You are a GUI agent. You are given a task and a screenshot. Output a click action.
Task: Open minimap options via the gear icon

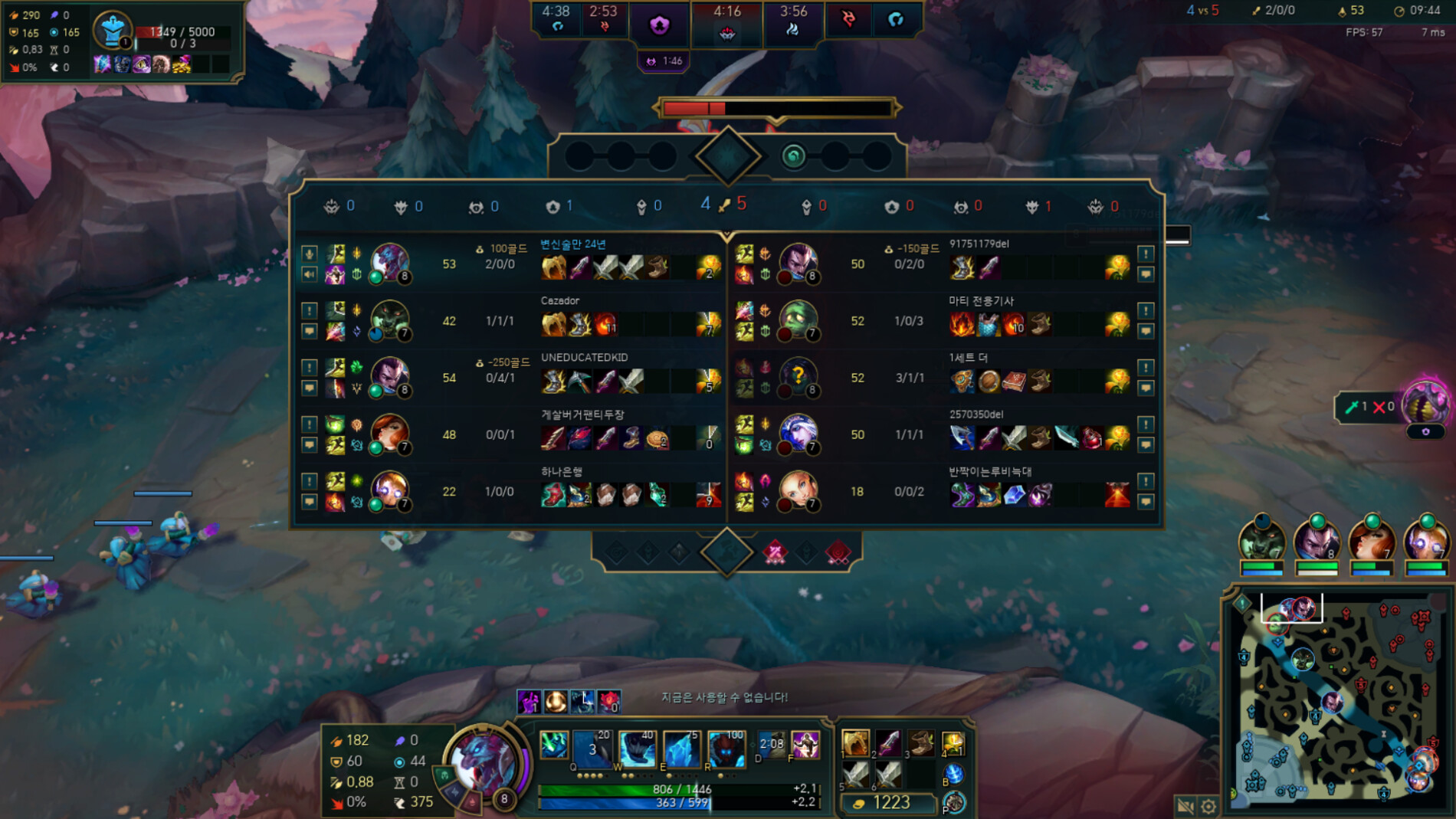(x=1209, y=805)
